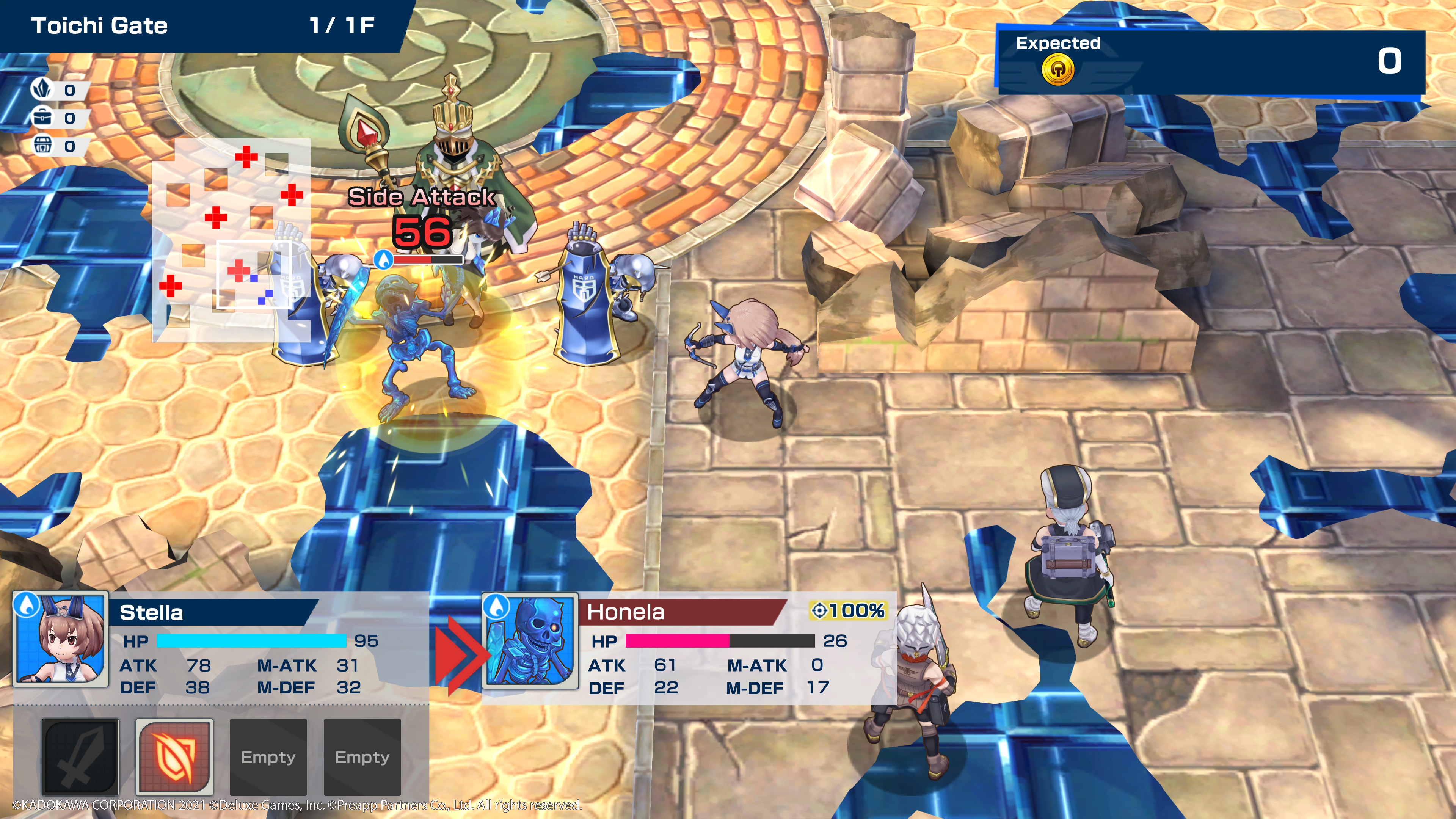Click Honela's blue skeleton portrait

(x=530, y=640)
